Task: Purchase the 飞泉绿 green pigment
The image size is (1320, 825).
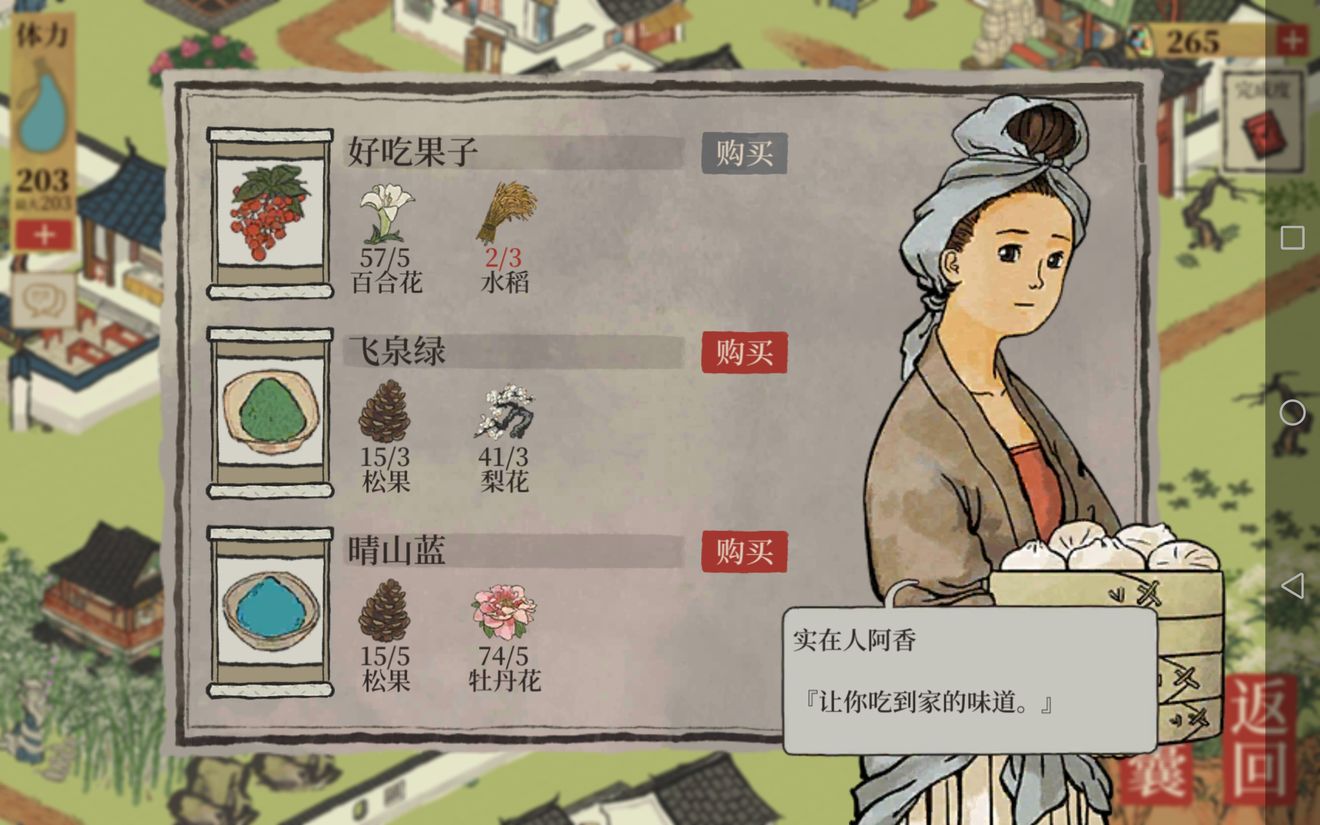Action: coord(744,353)
